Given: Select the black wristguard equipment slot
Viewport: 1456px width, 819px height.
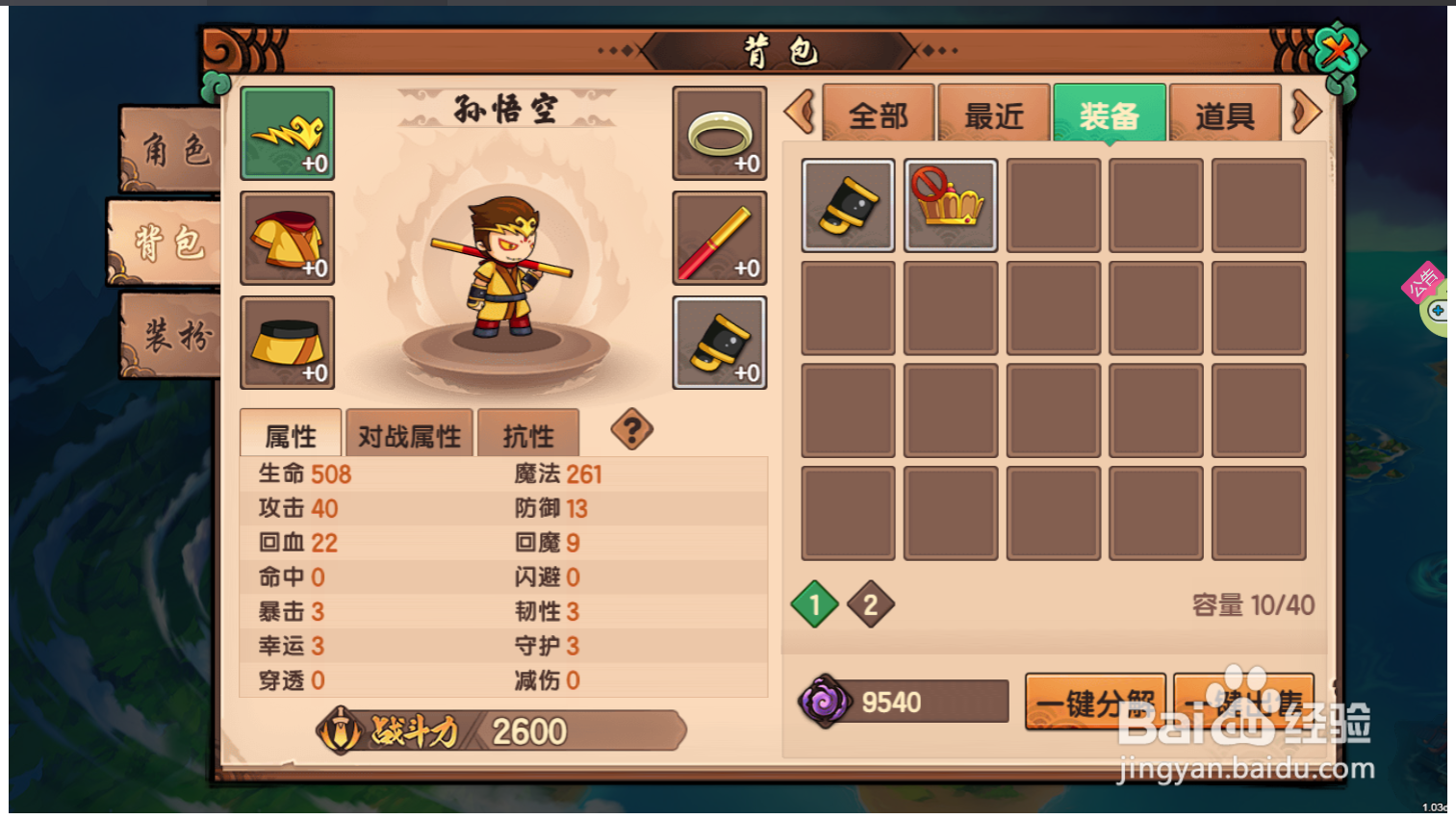Looking at the screenshot, I should pyautogui.click(x=719, y=343).
